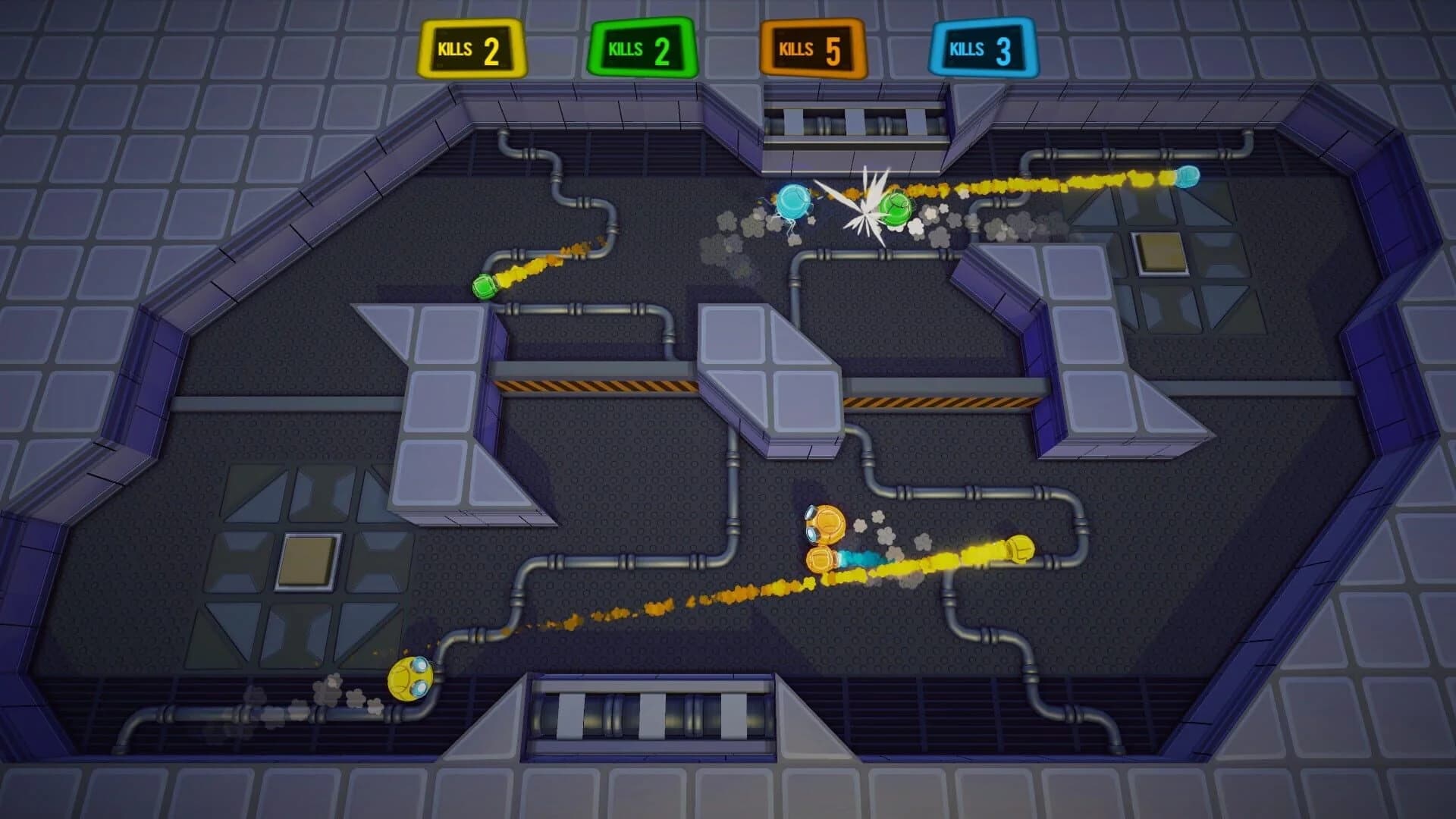Click the green projectile on the left pipe

click(x=485, y=287)
